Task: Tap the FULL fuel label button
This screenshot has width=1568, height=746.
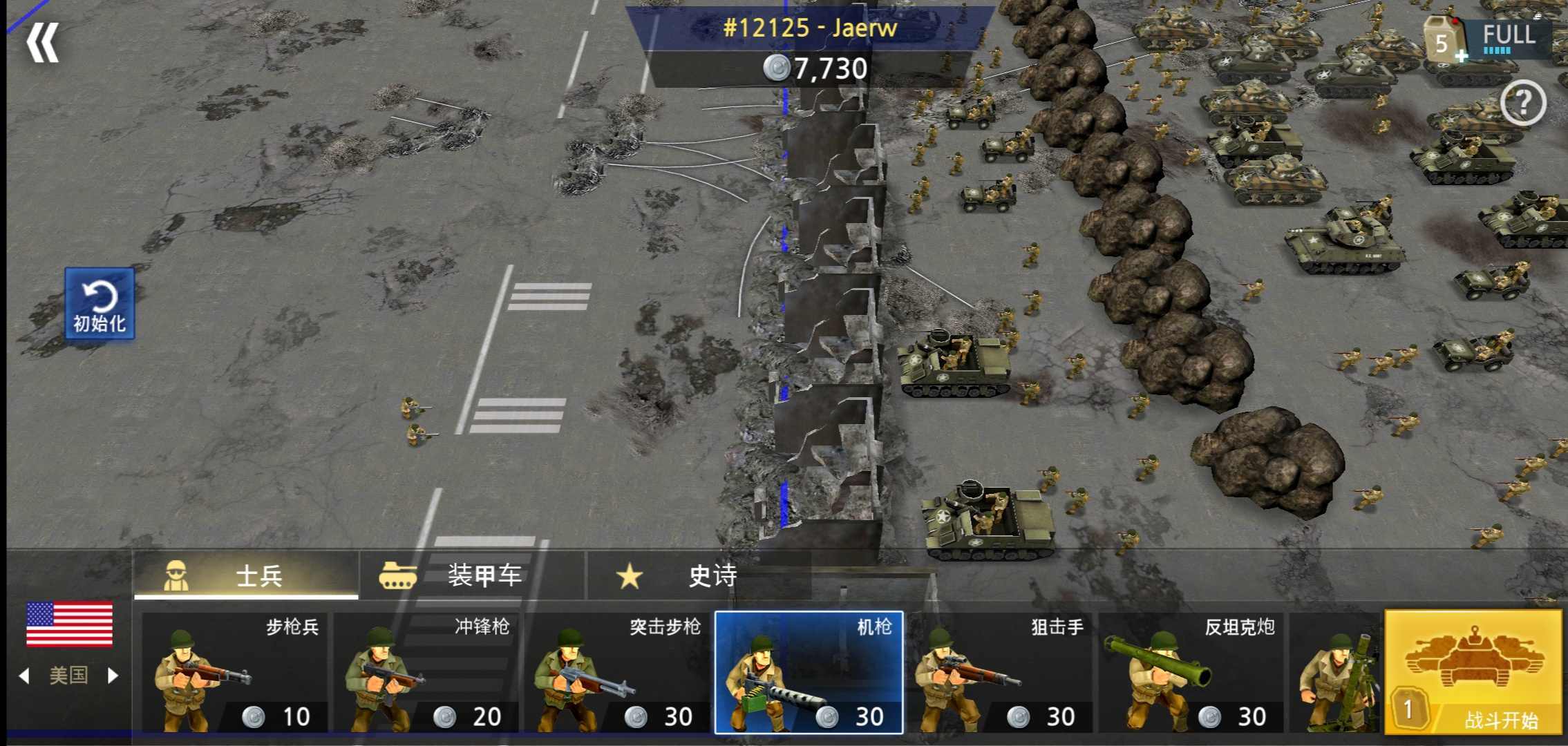Action: click(x=1510, y=33)
